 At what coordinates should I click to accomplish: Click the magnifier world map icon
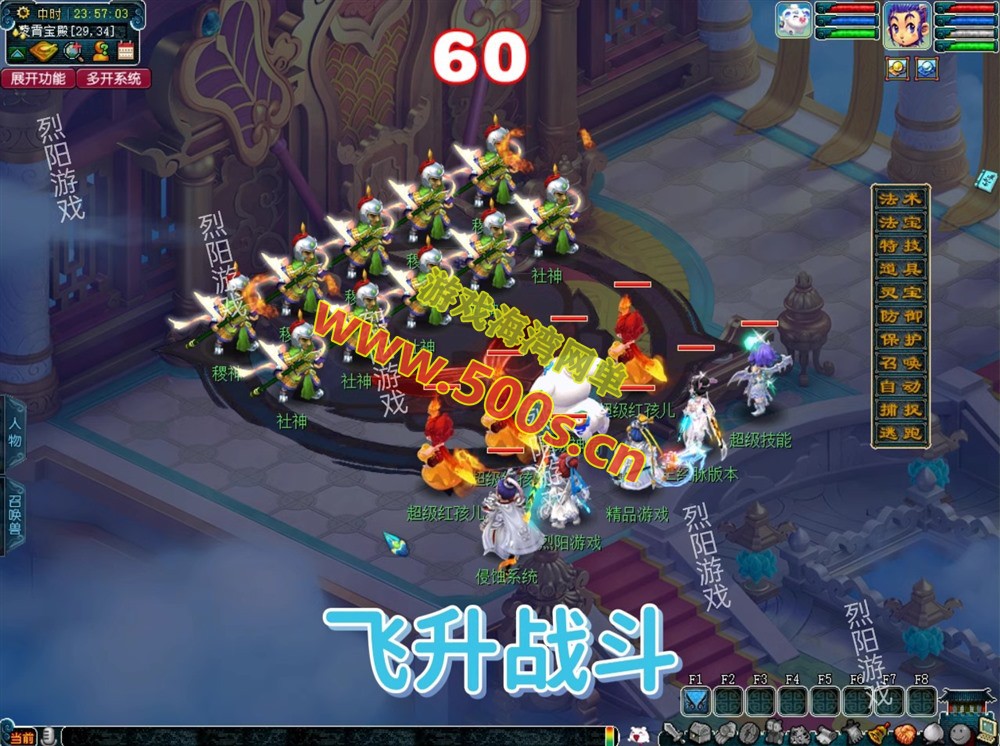click(x=73, y=52)
